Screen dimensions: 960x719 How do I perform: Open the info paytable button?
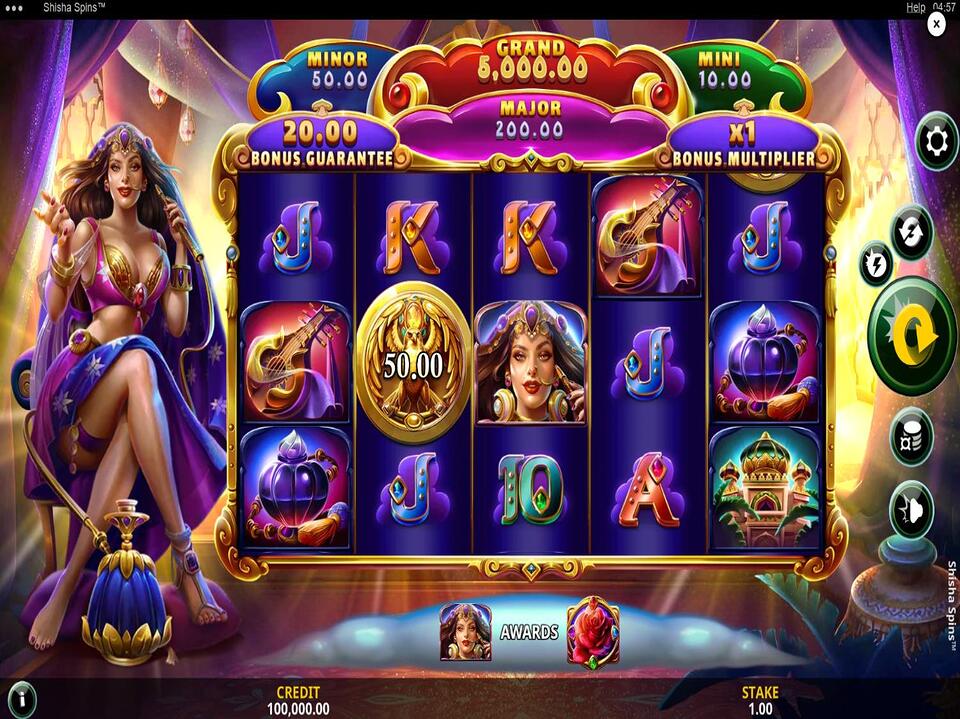point(20,697)
